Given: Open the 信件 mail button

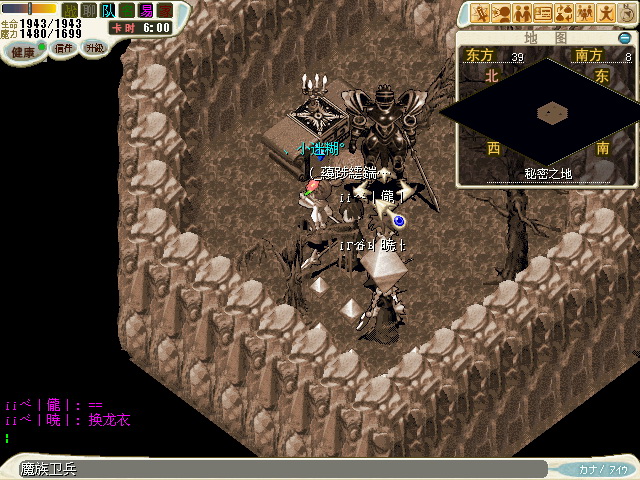Looking at the screenshot, I should (x=64, y=47).
